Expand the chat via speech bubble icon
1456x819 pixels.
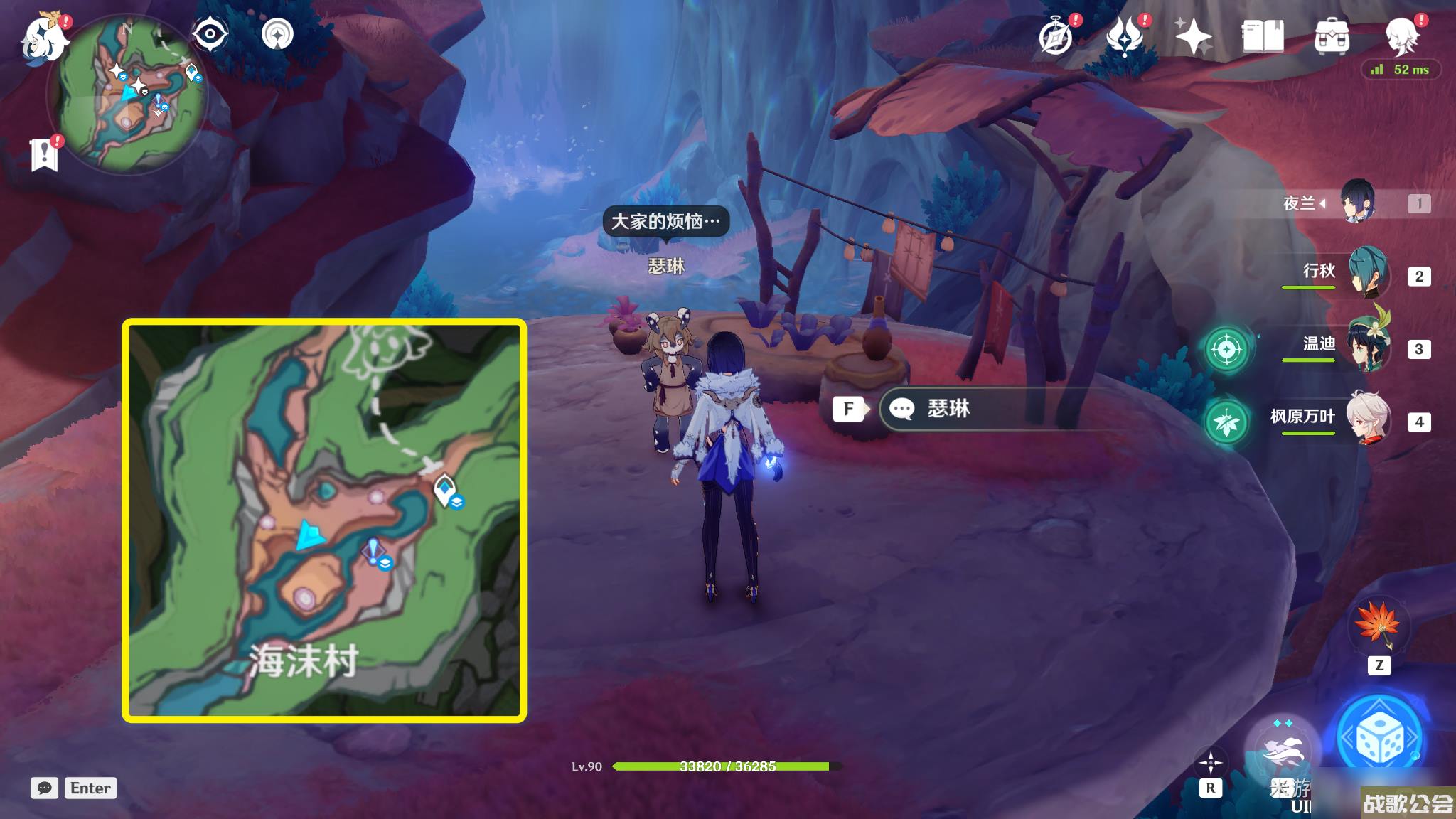point(45,788)
